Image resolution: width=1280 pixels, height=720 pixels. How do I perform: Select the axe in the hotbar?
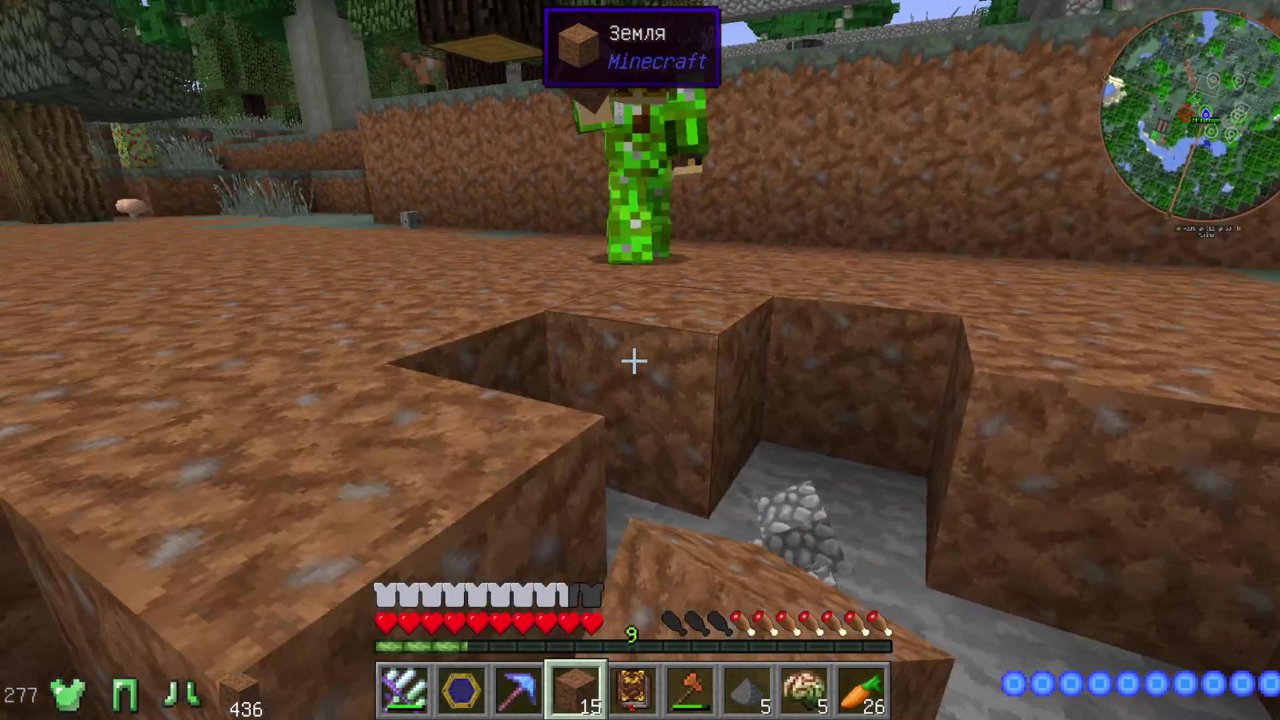(689, 686)
